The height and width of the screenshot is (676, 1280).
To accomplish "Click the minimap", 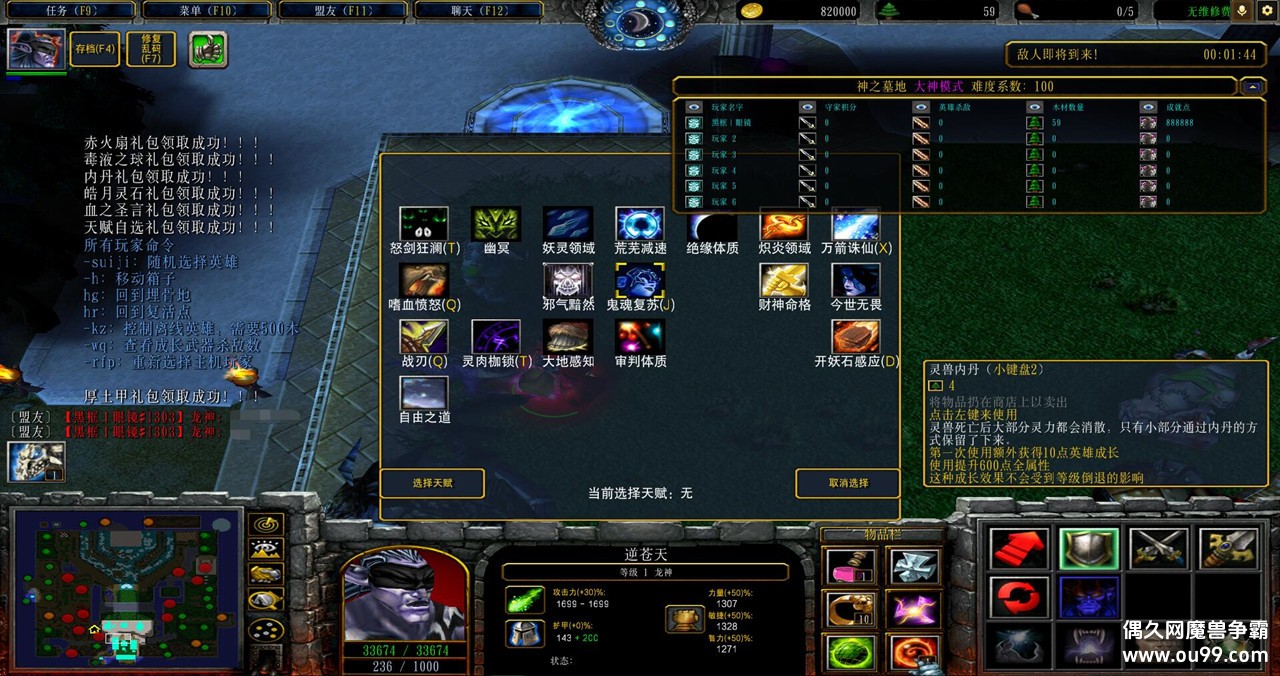I will click(125, 588).
